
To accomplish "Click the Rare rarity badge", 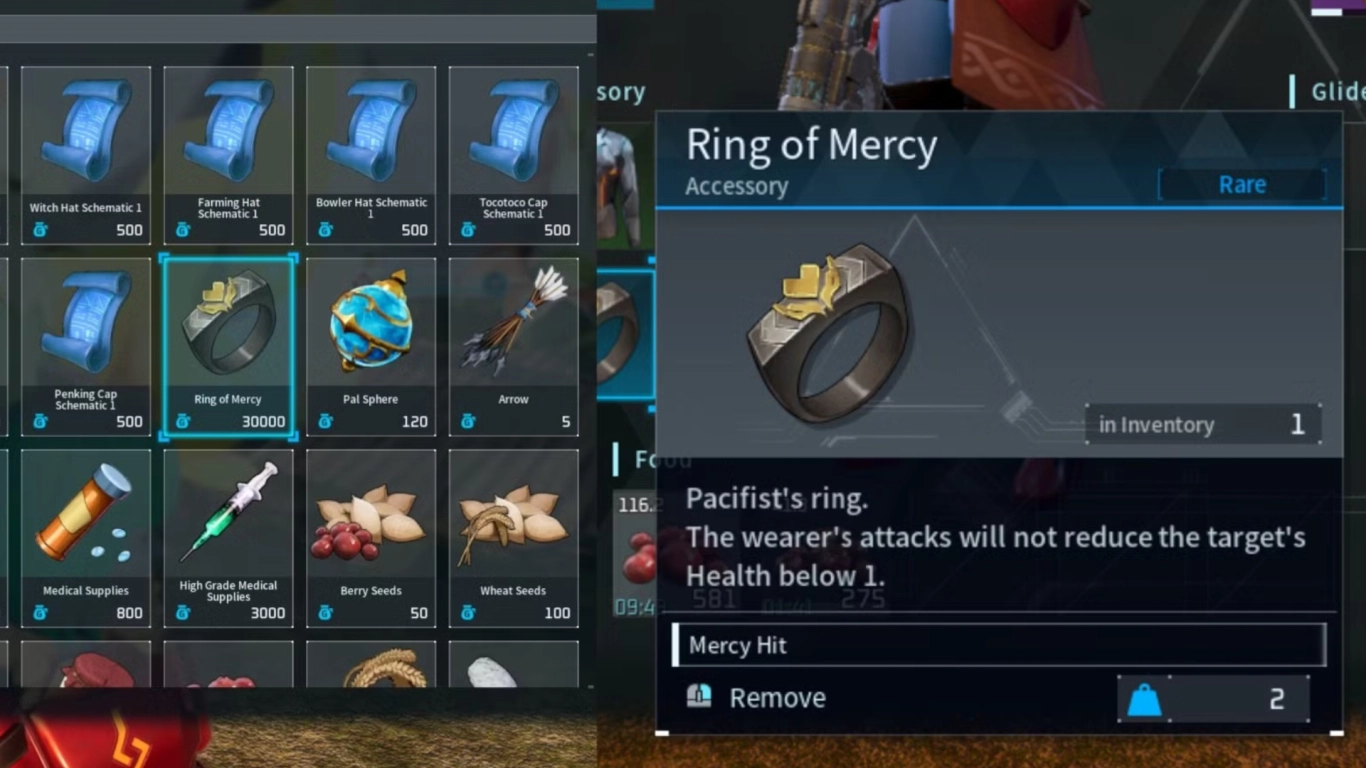I will [1242, 184].
